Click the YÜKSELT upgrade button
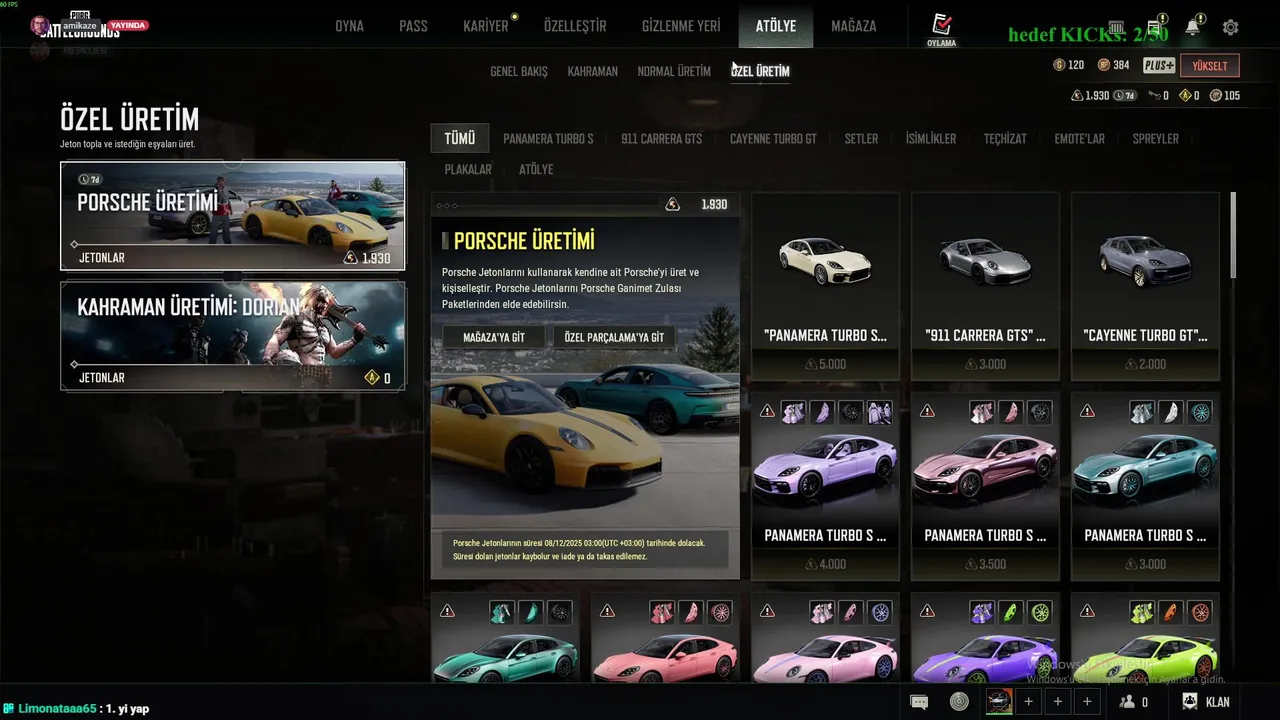The image size is (1280, 720). tap(1209, 66)
